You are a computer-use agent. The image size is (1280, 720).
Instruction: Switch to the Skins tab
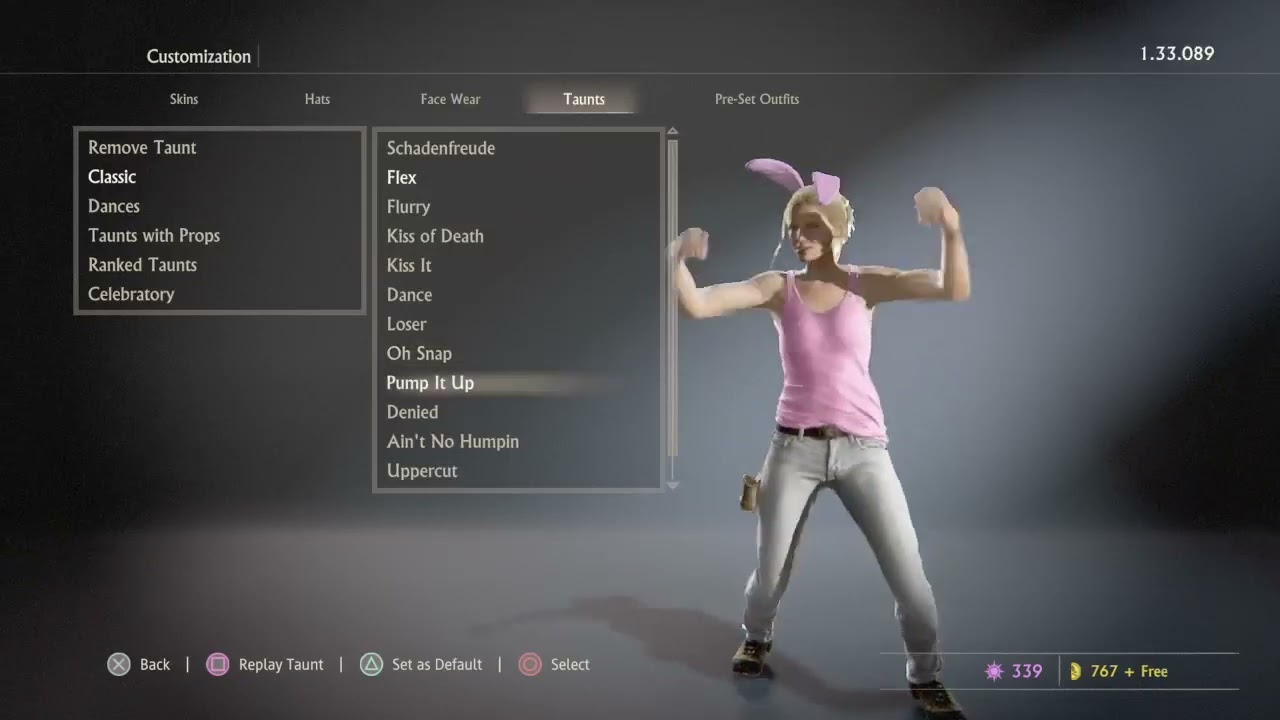pos(184,99)
